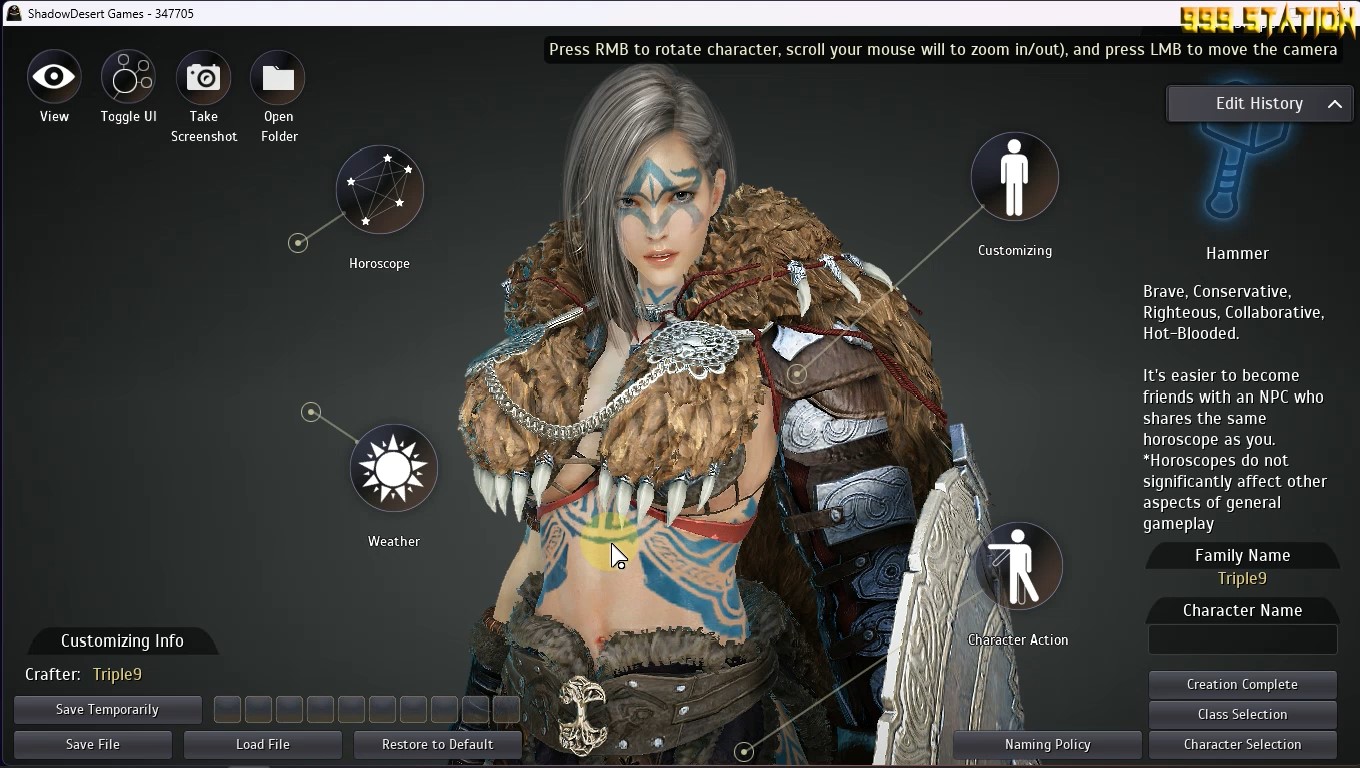Select the Character Action icon
Screen dimensions: 1360x768
click(x=1018, y=566)
